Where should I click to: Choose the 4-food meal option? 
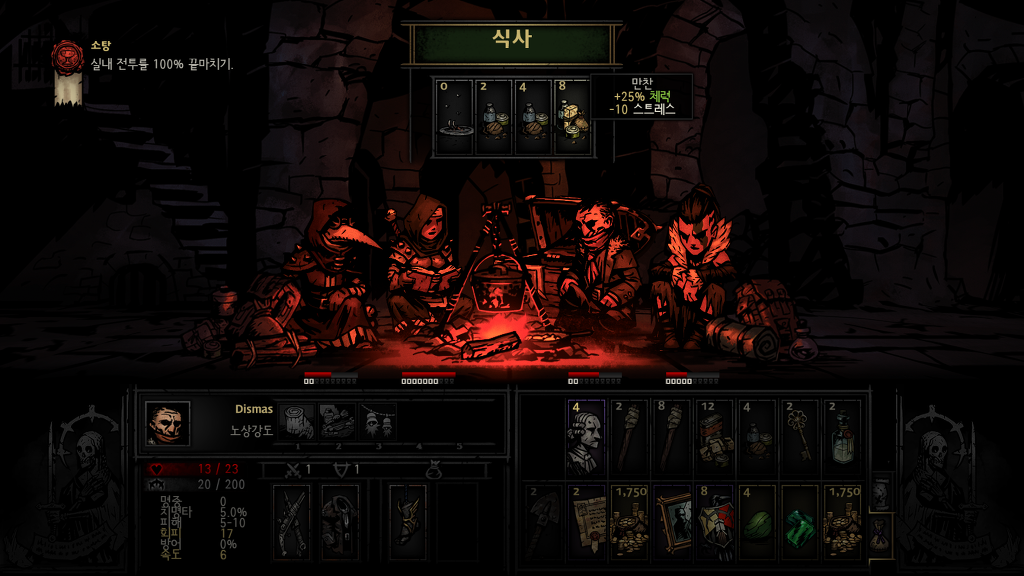533,117
